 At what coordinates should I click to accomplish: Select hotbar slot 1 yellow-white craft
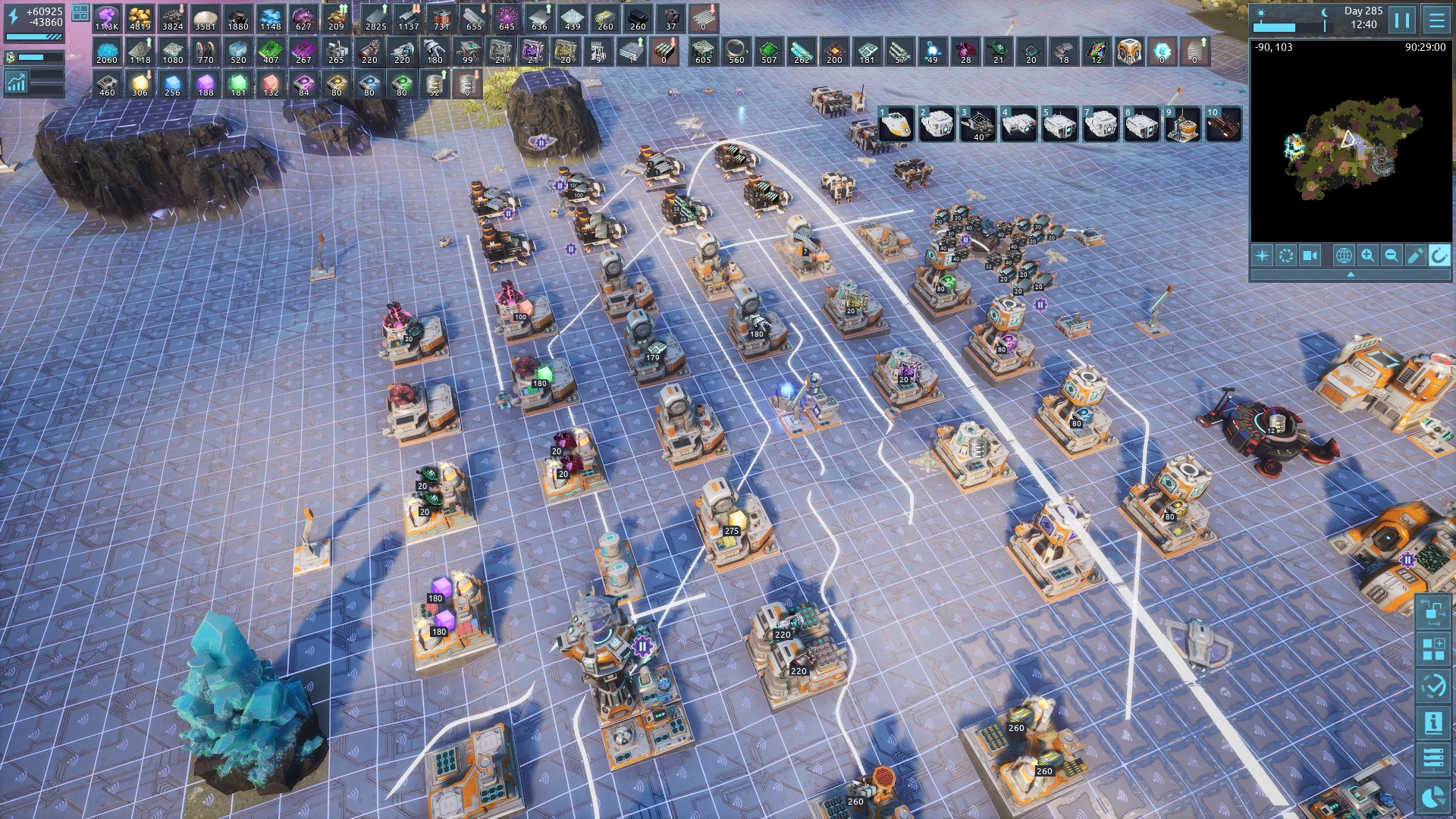click(896, 124)
